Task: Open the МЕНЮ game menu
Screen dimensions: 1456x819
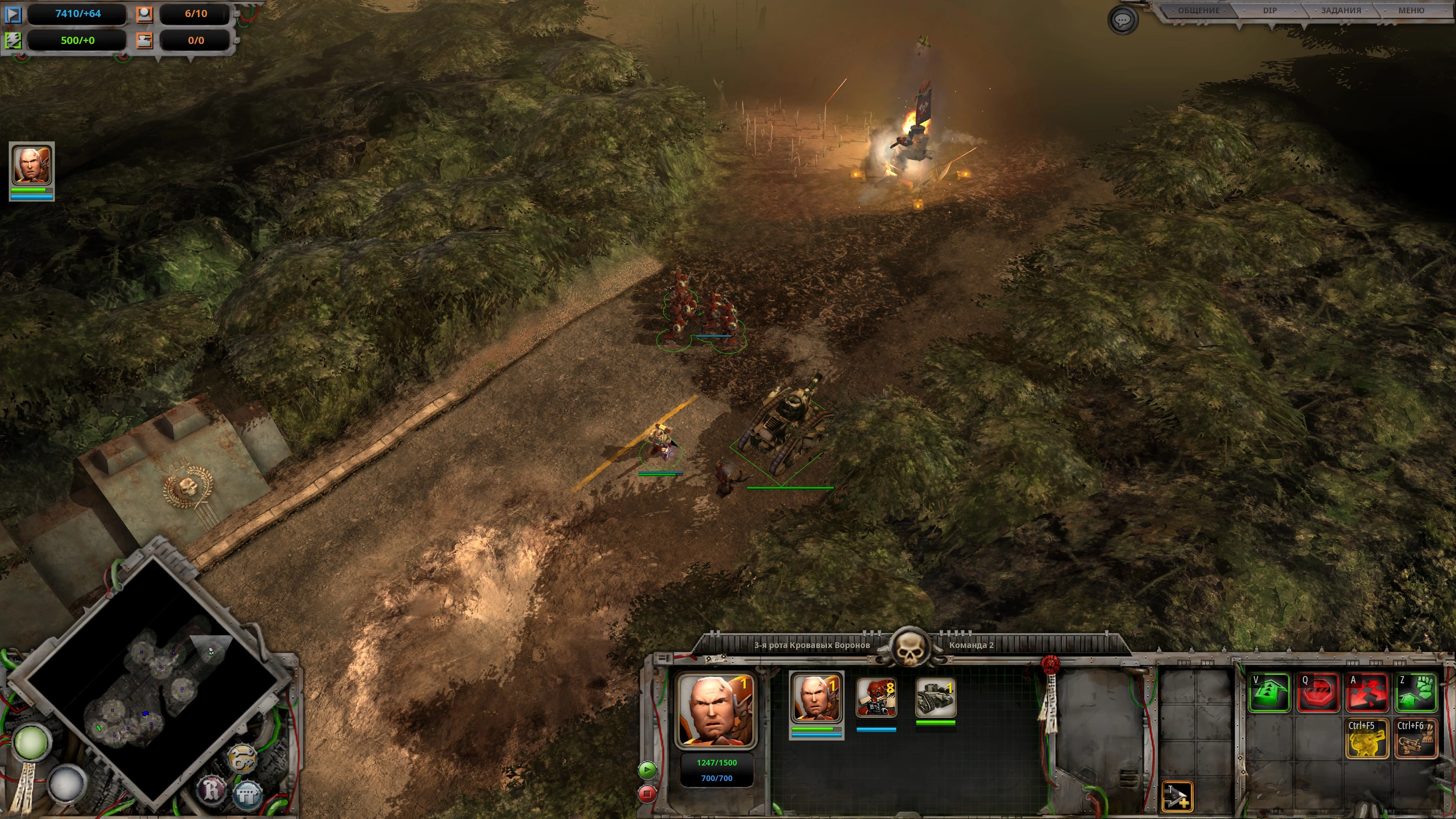Action: (1411, 11)
